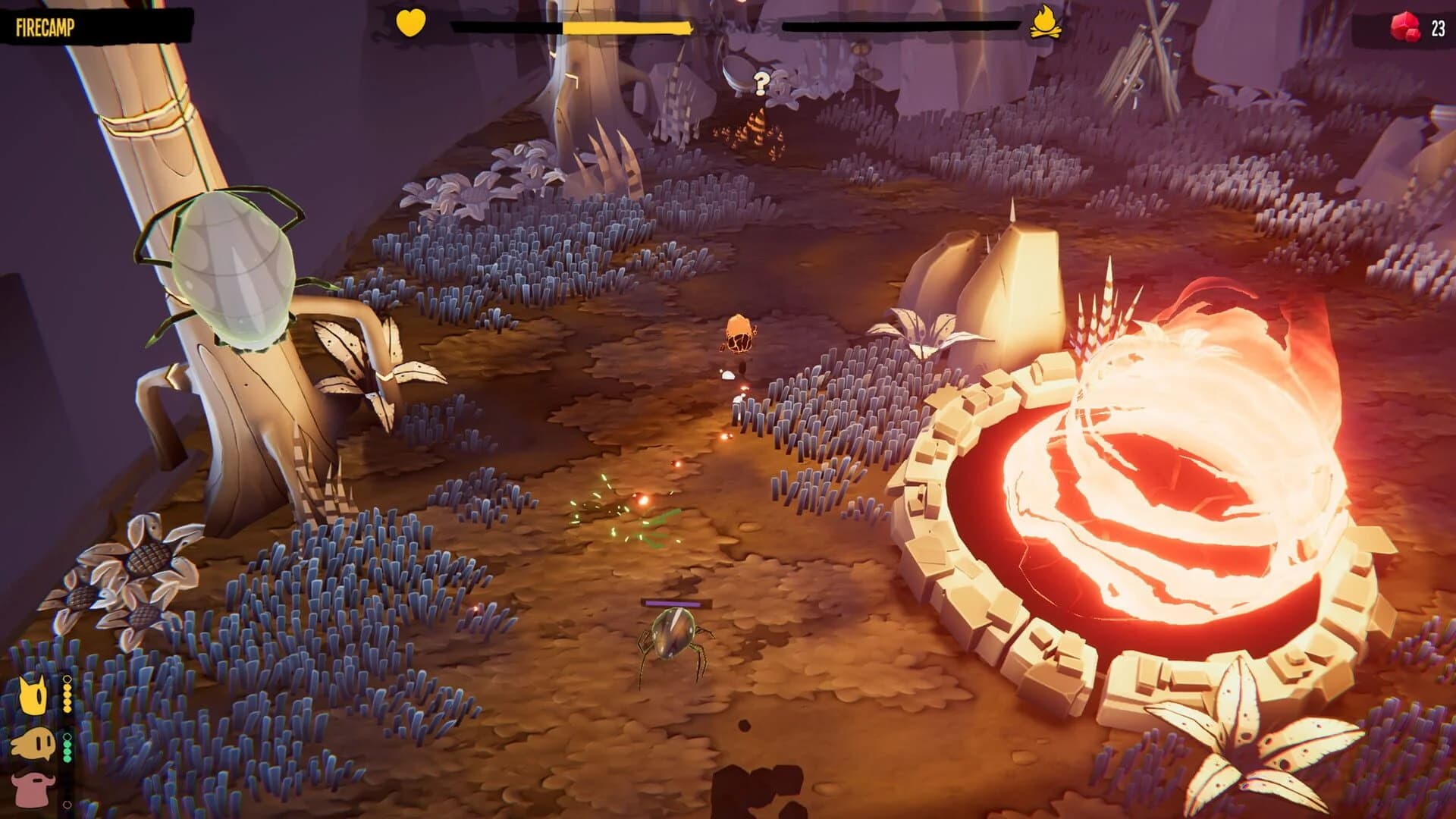The height and width of the screenshot is (819, 1456).
Task: Expand the green charge indicator column
Action: pos(67,748)
